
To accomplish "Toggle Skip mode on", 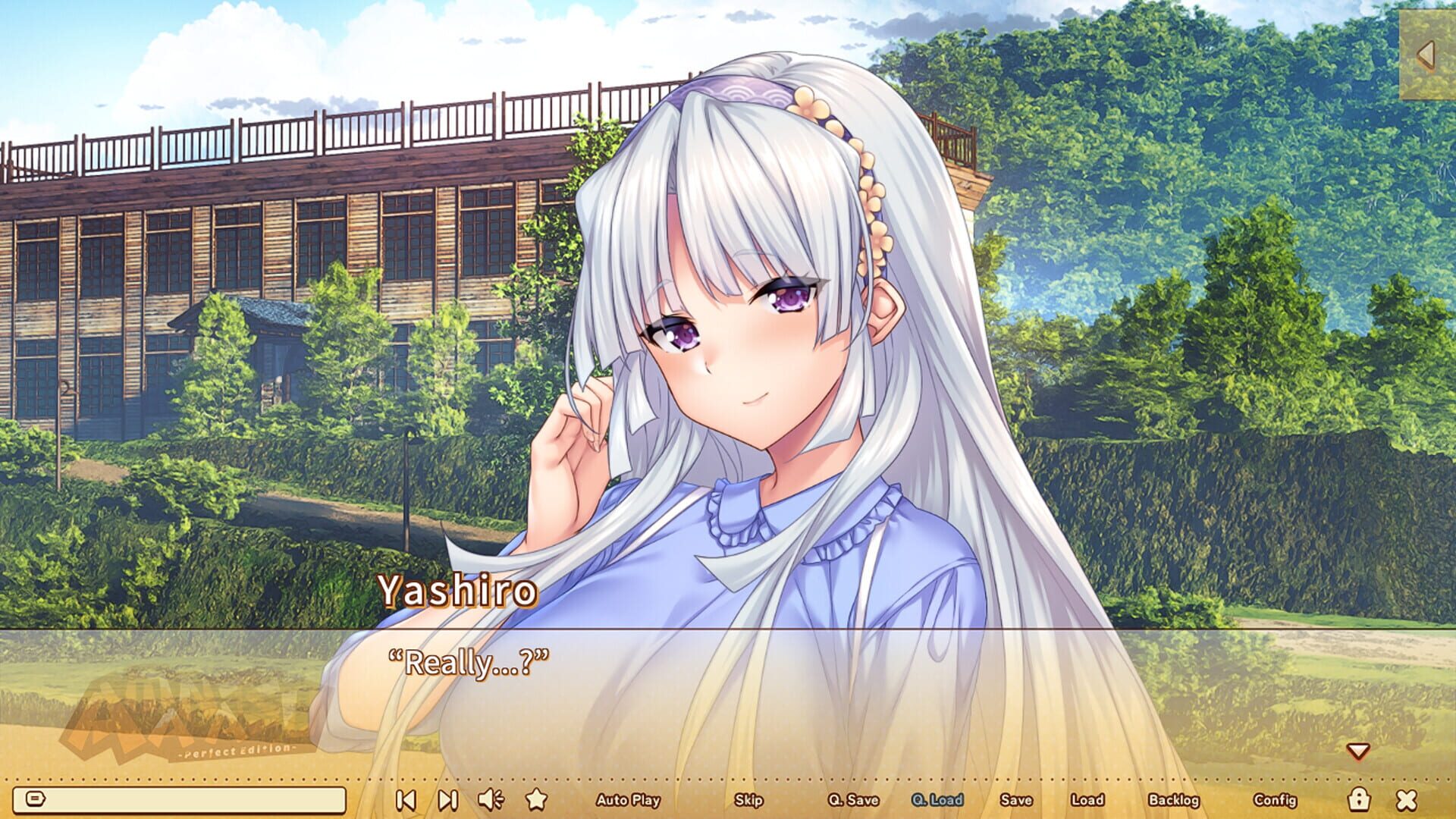I will [x=748, y=800].
